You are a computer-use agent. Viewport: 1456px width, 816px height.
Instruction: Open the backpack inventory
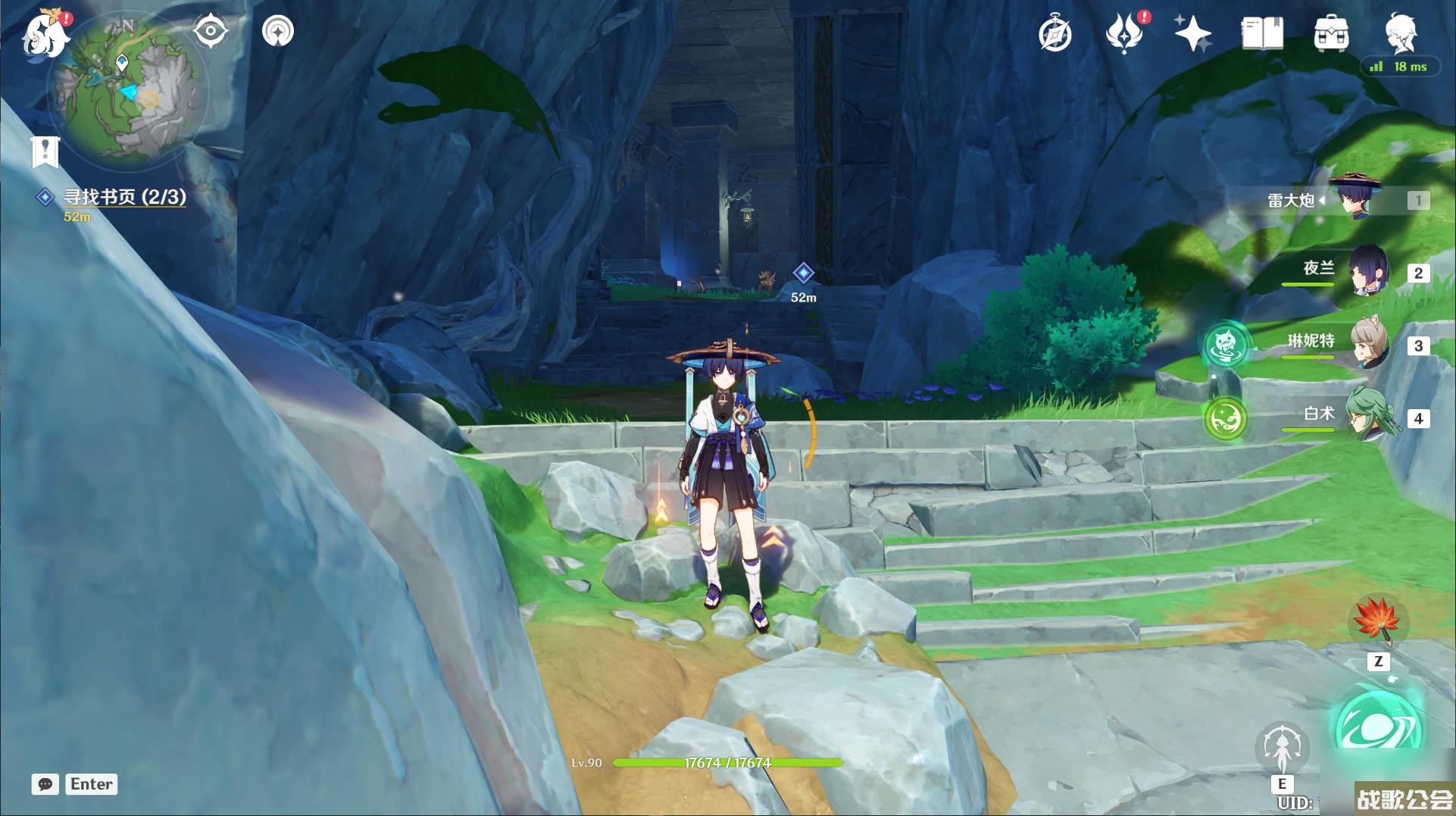coord(1331,34)
